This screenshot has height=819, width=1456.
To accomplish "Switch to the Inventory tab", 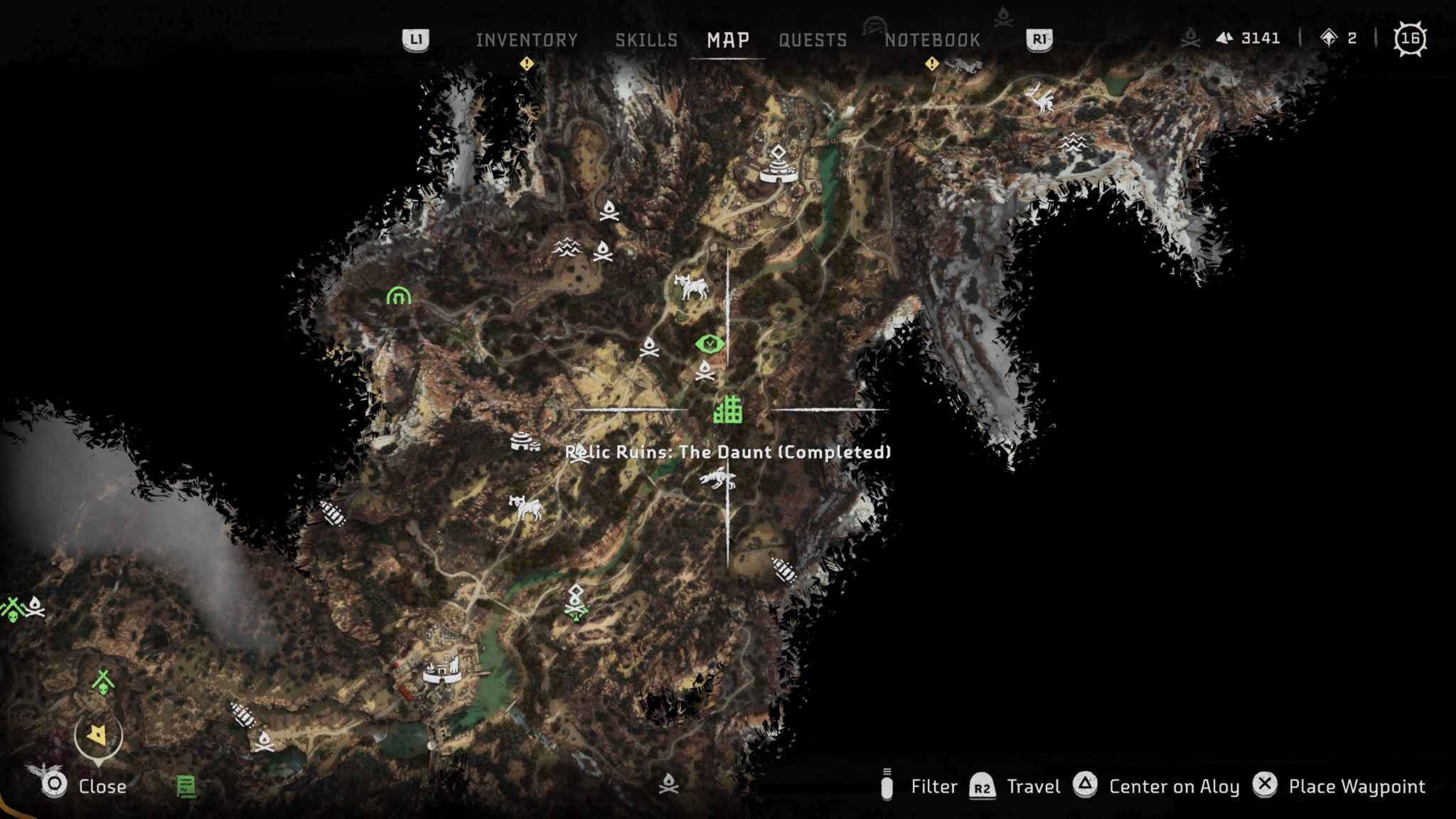I will point(526,40).
